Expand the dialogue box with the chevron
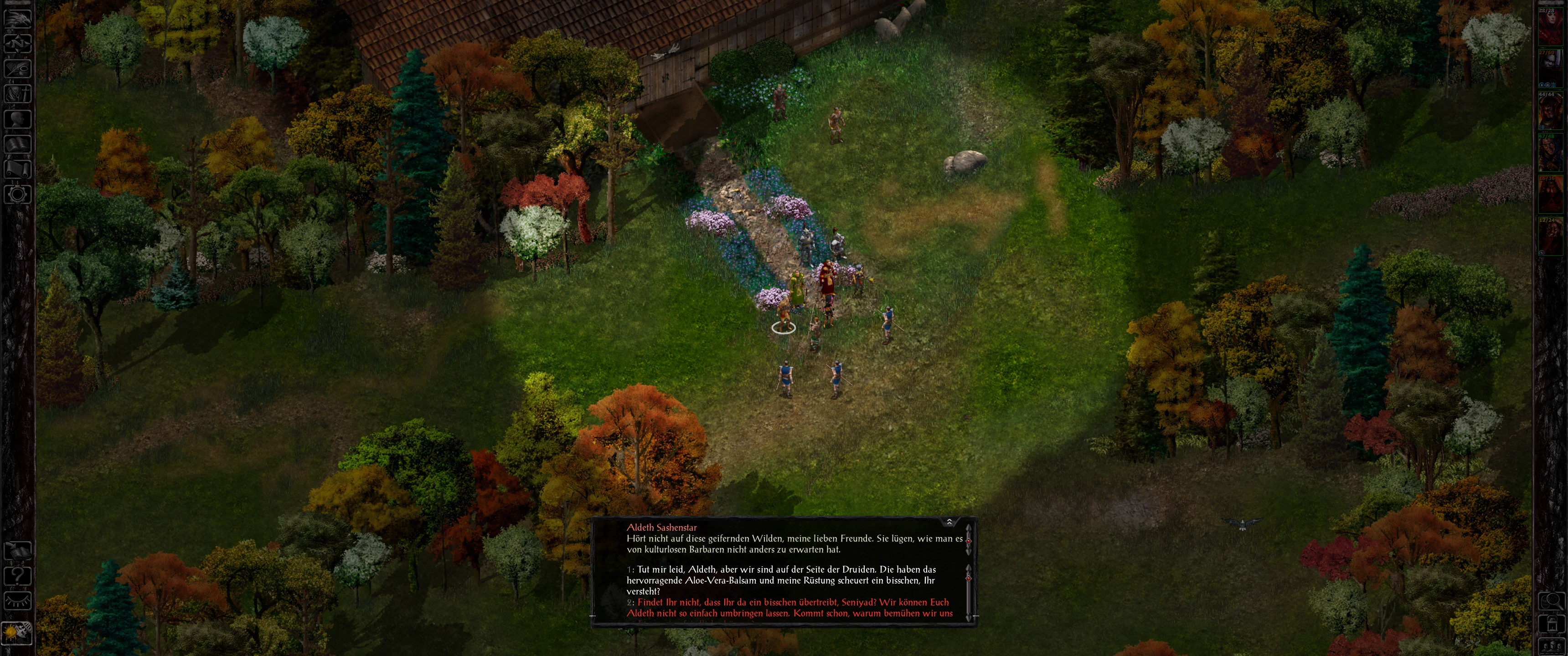1568x656 pixels. tap(949, 522)
